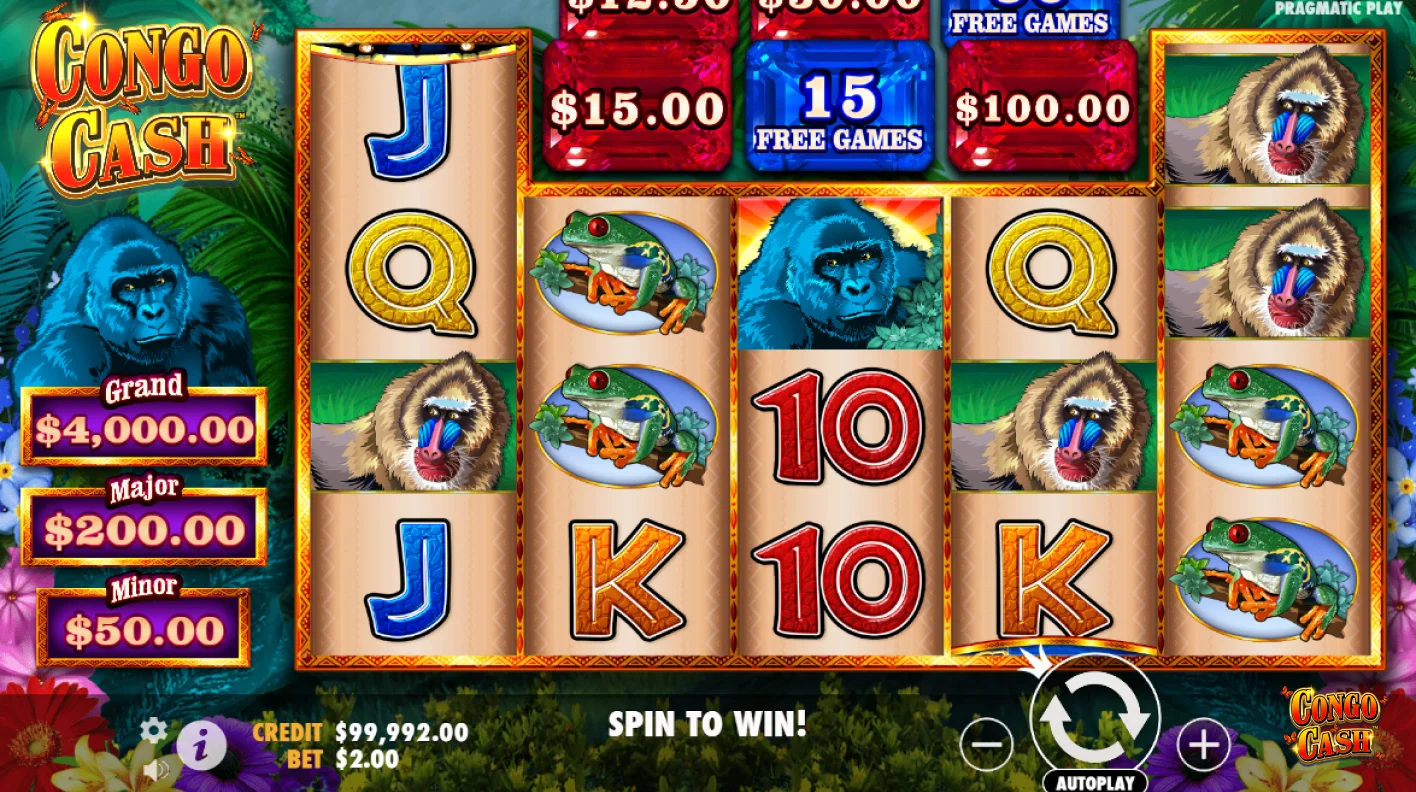
Task: Click the SPIN TO WIN! text
Action: pos(706,723)
